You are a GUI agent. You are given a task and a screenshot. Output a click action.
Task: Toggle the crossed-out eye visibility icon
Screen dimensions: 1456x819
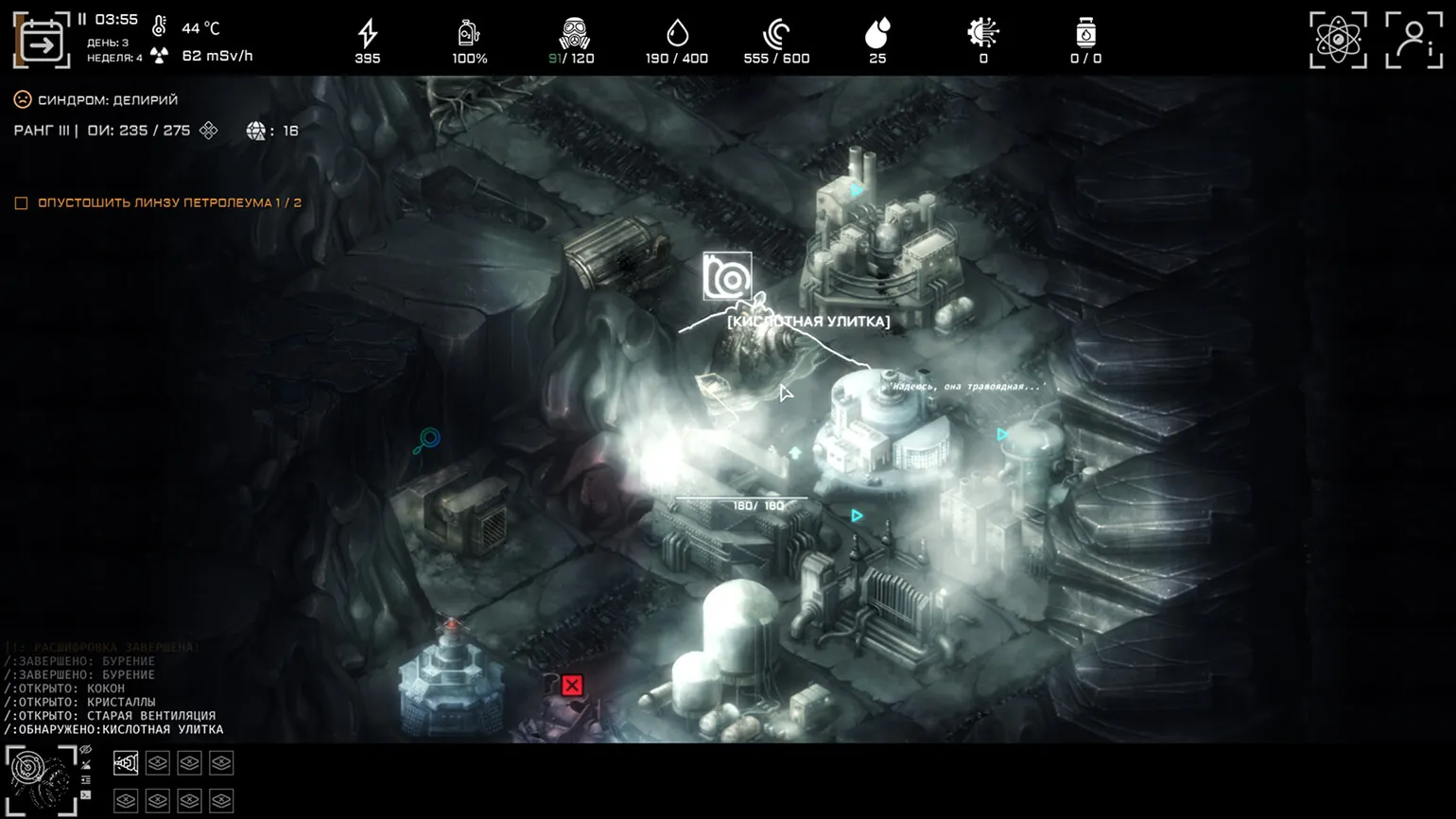coord(86,750)
